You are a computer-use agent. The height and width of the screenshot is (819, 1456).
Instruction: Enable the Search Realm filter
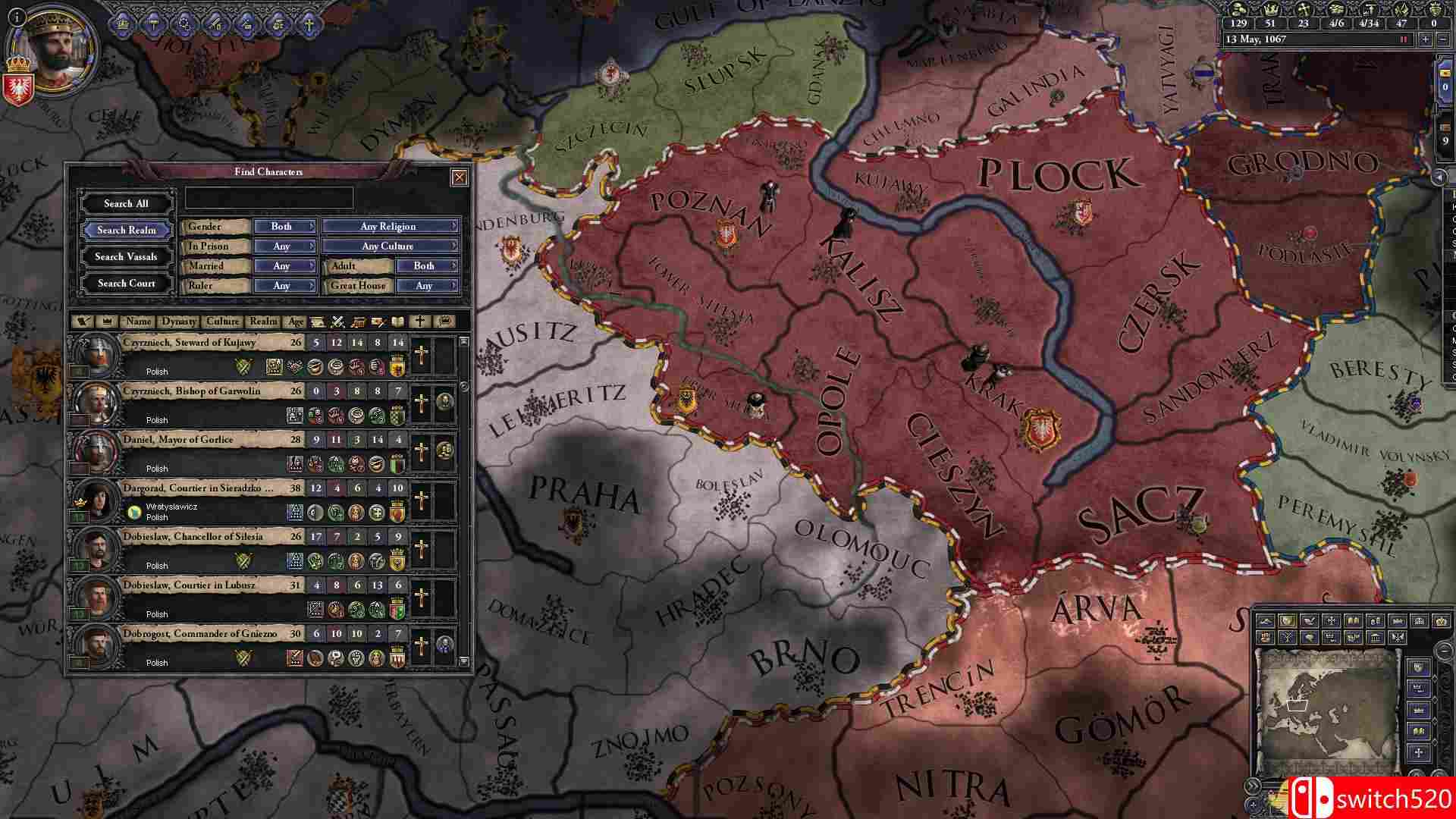(x=125, y=230)
